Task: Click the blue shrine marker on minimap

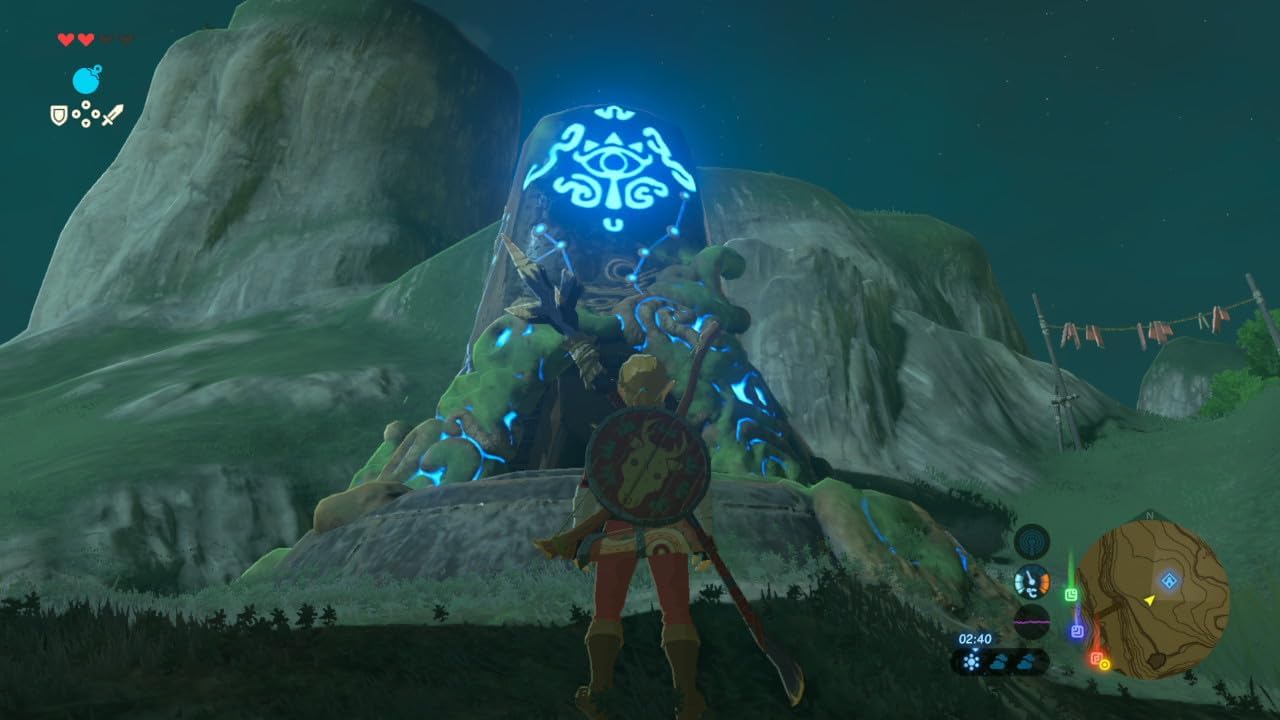Action: [1170, 580]
